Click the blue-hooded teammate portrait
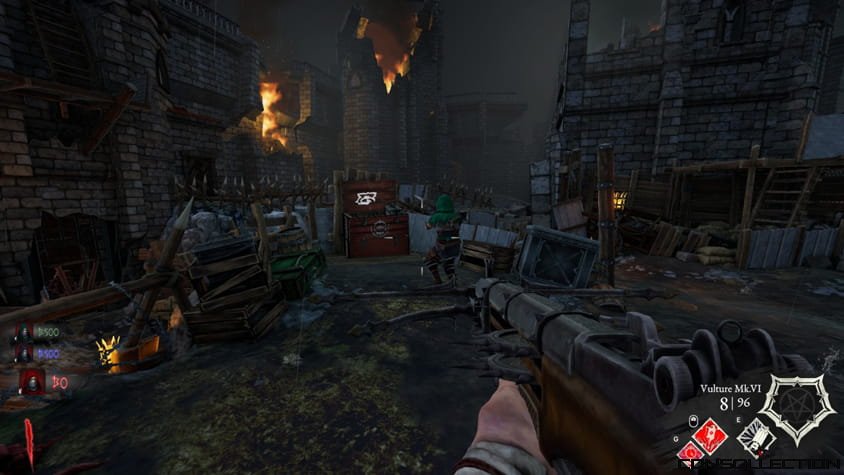The height and width of the screenshot is (475, 844). coord(24,354)
